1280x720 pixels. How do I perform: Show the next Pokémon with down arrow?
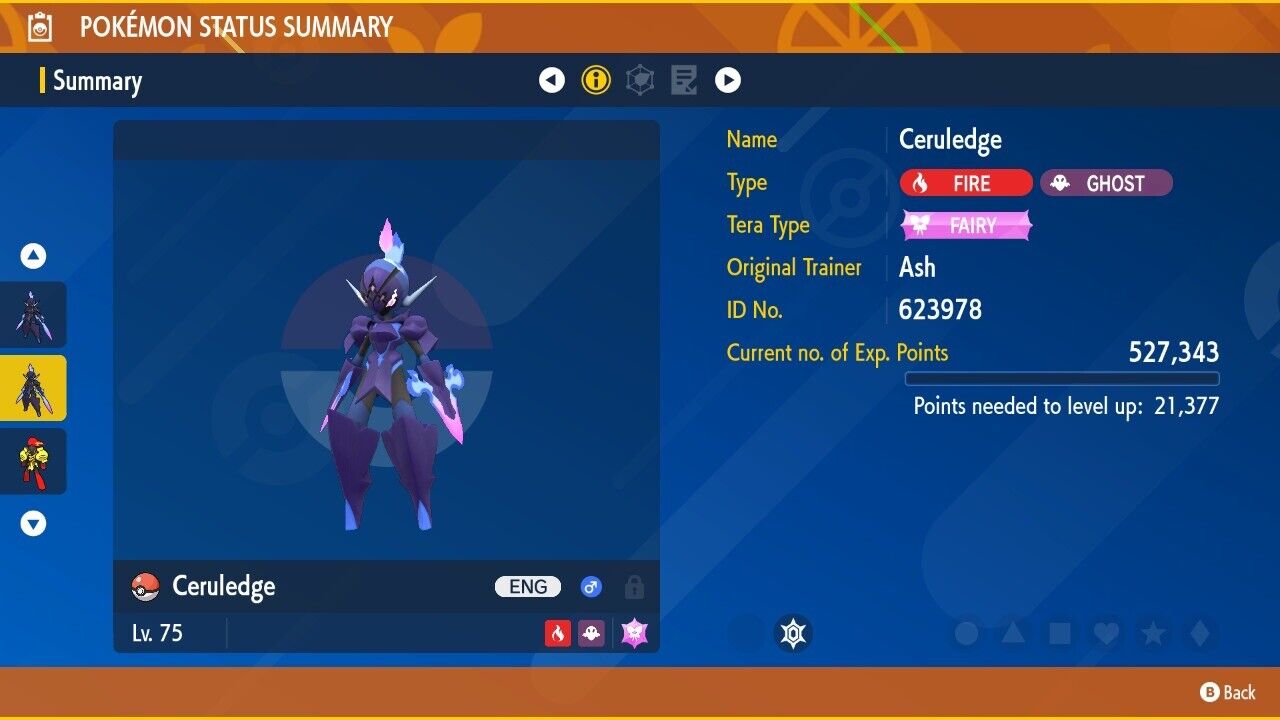[x=34, y=523]
